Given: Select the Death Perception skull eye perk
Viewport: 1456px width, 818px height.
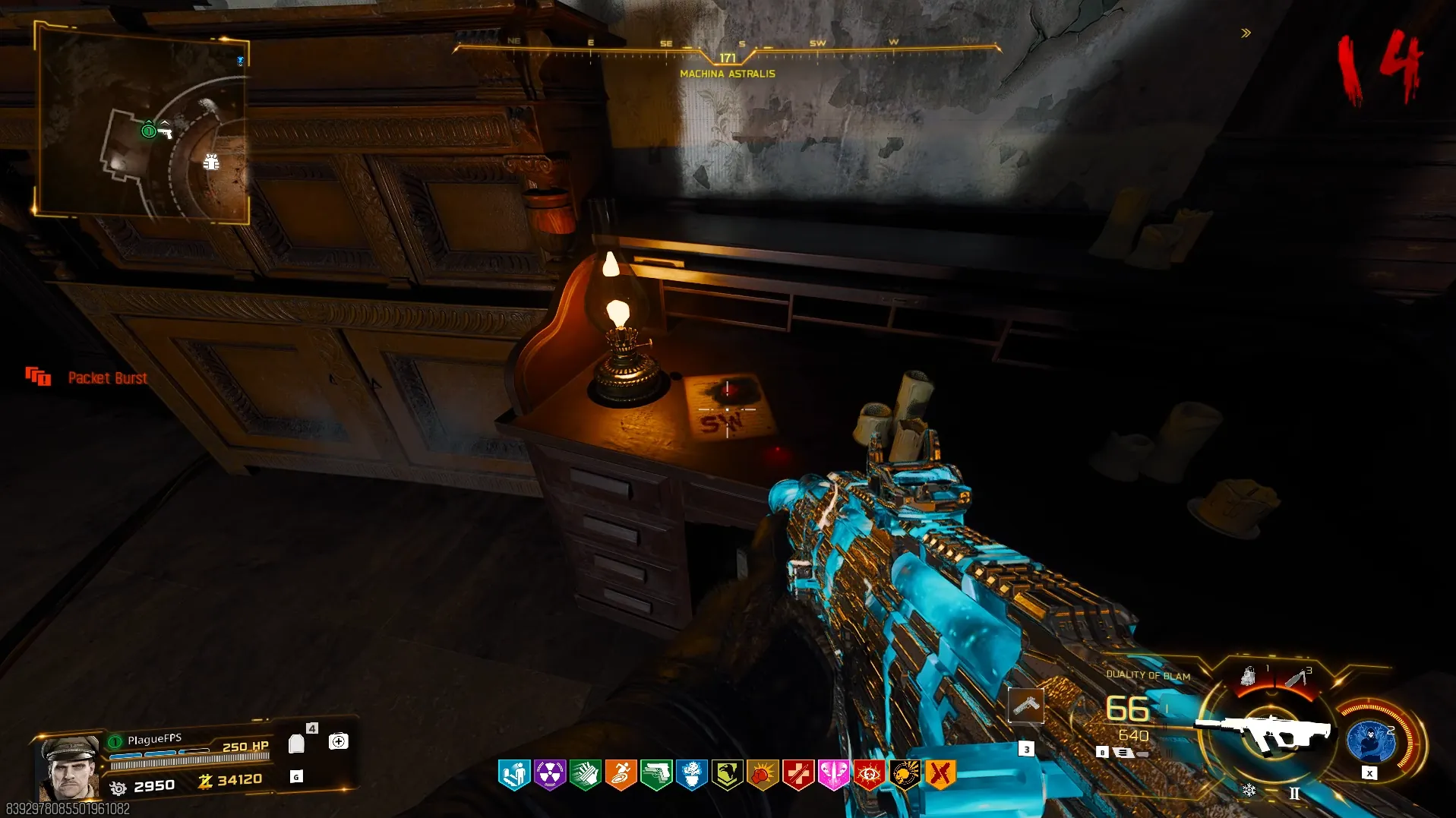Looking at the screenshot, I should (x=869, y=775).
